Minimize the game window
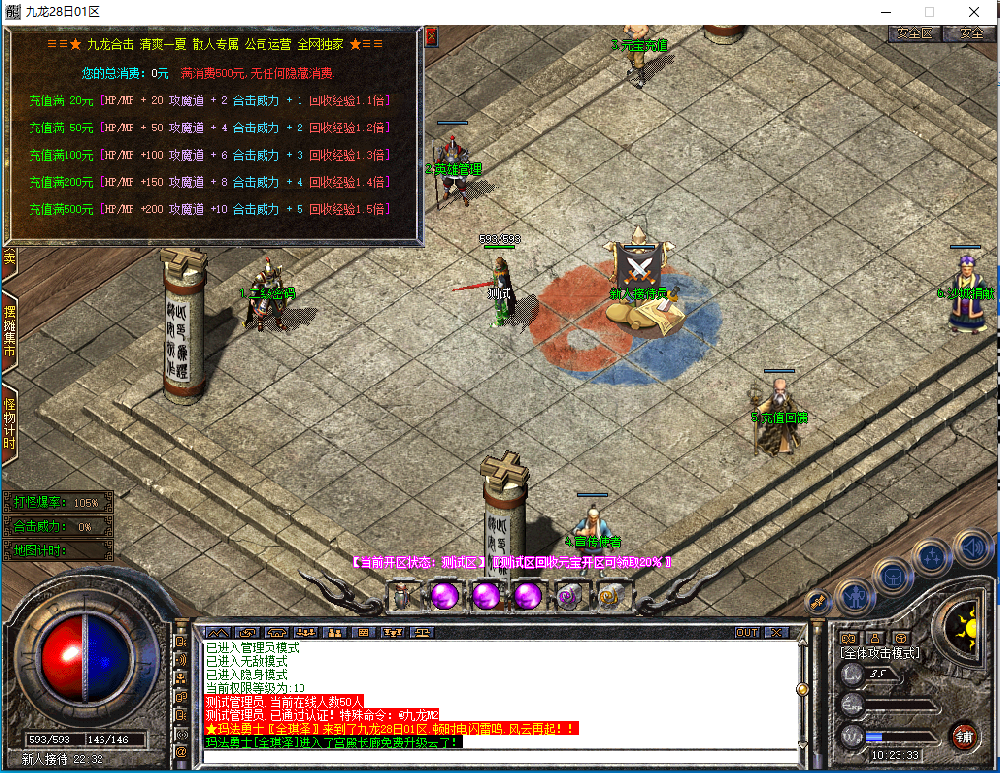Viewport: 1000px width, 773px height. tap(883, 11)
